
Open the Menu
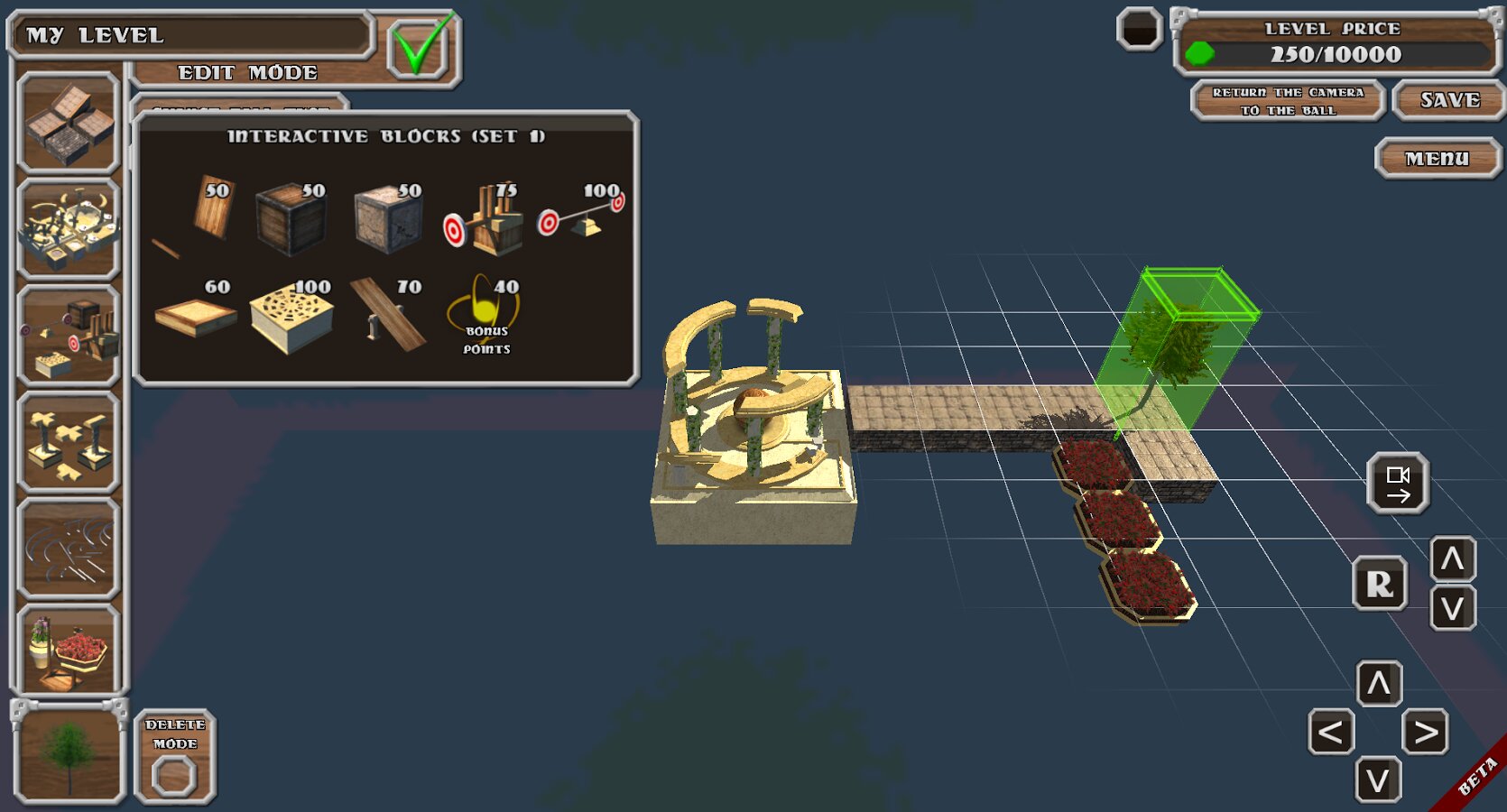pos(1437,159)
